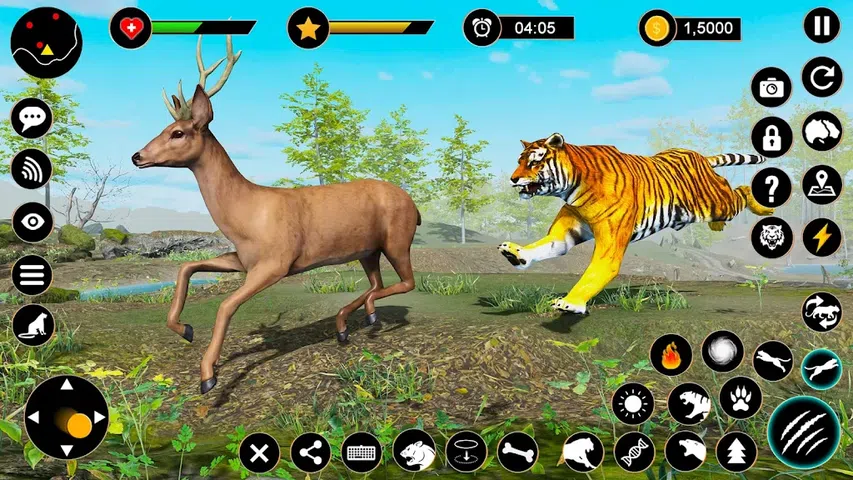This screenshot has width=853, height=480.
Task: Open the map location pin icon
Action: pyautogui.click(x=821, y=185)
